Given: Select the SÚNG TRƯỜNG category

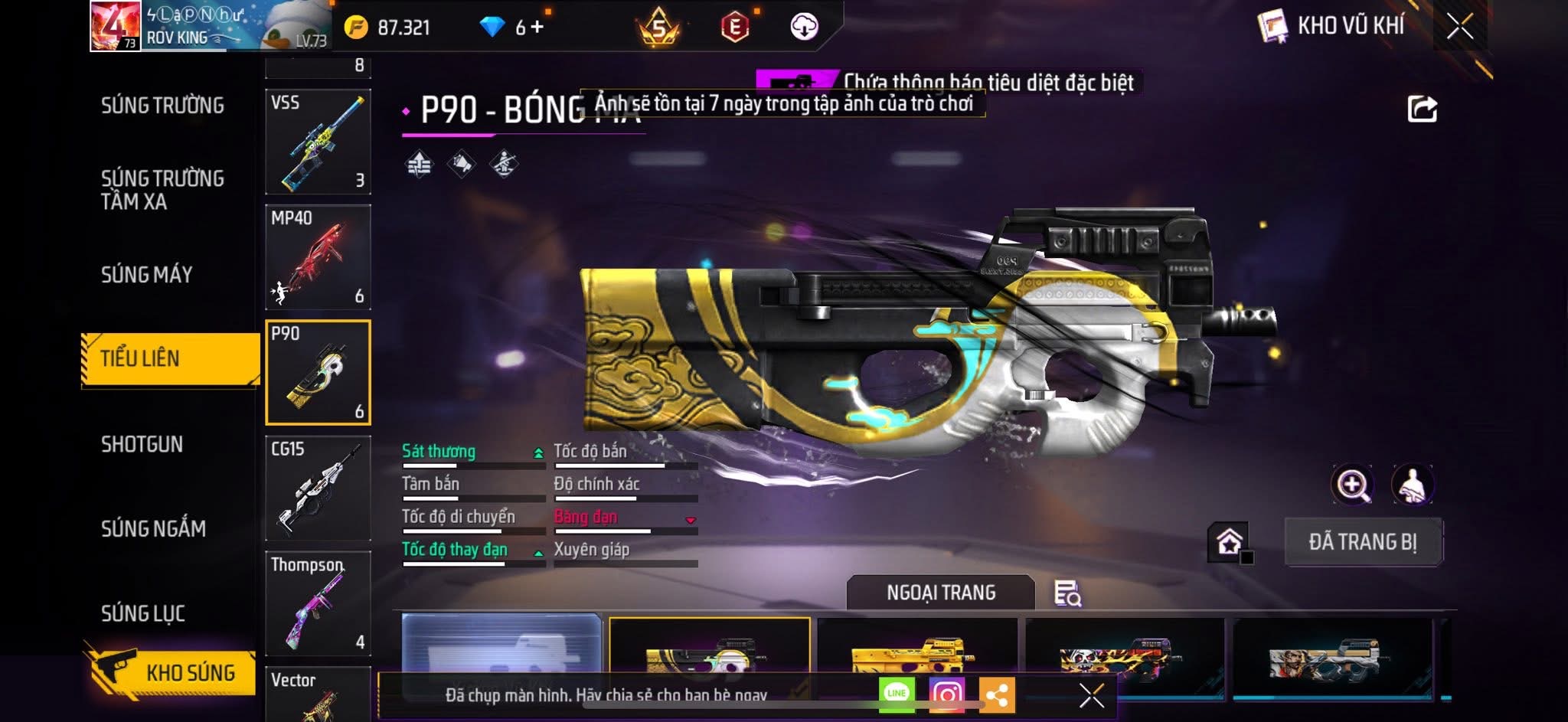Looking at the screenshot, I should pos(162,106).
